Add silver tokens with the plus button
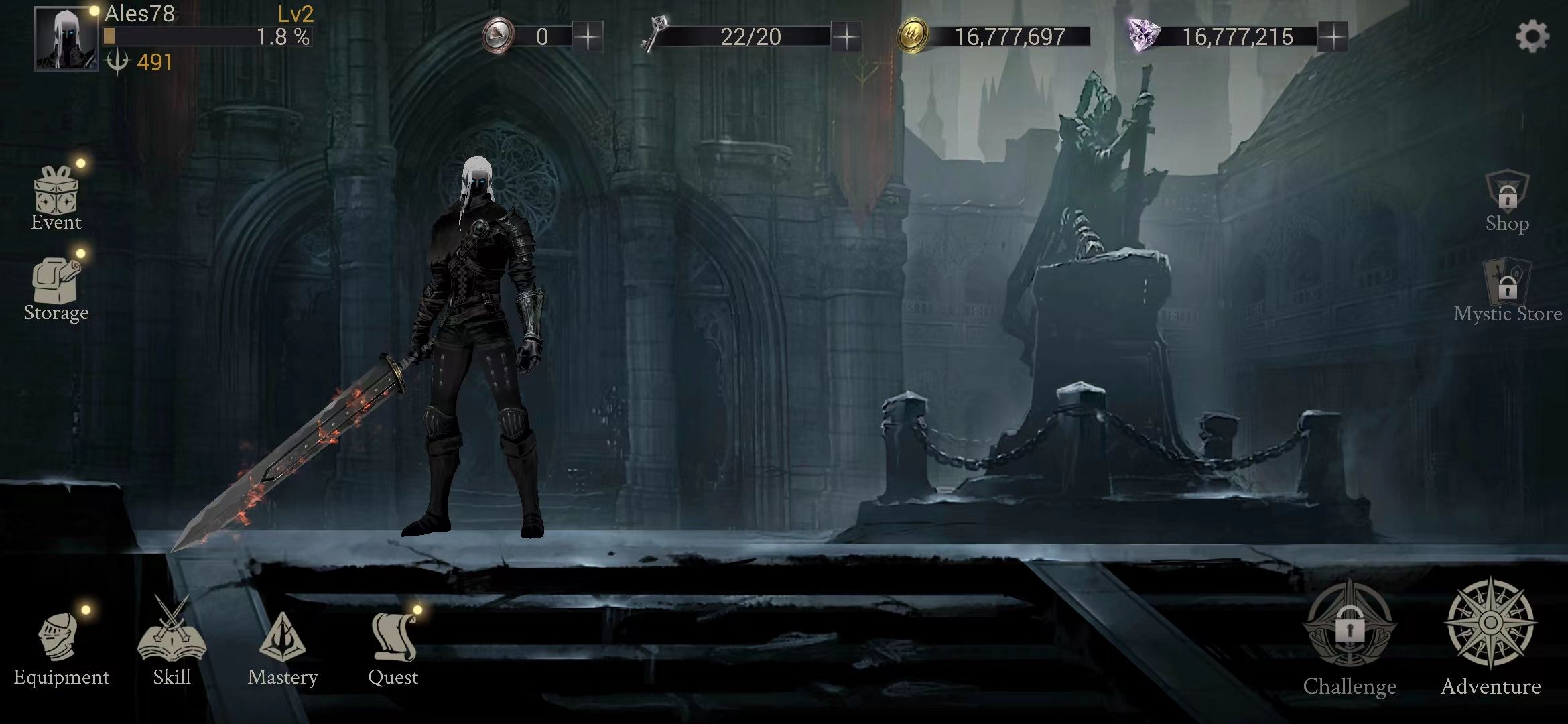The height and width of the screenshot is (724, 1568). [x=588, y=36]
